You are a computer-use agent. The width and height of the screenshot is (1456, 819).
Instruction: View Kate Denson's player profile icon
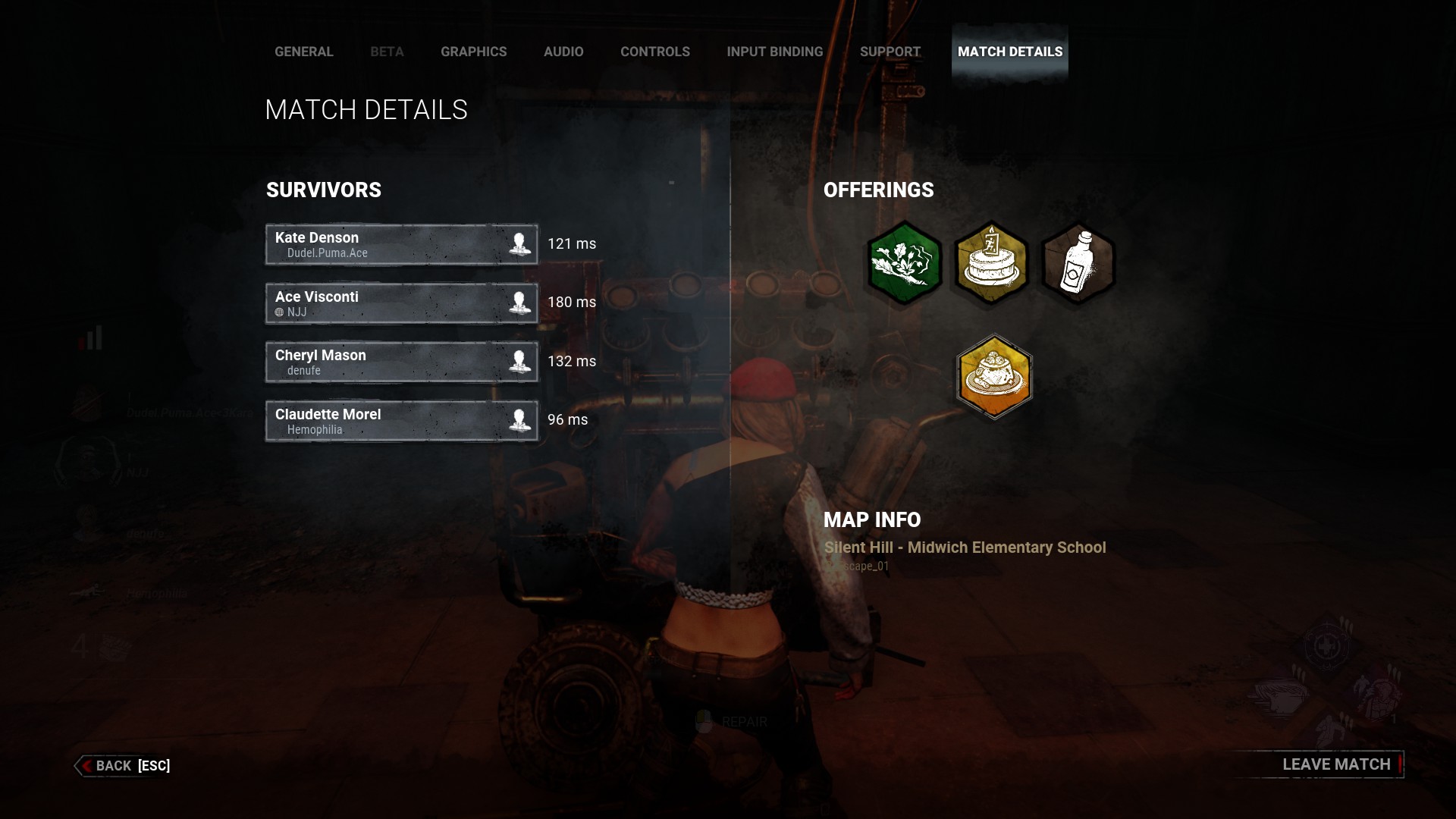[520, 243]
